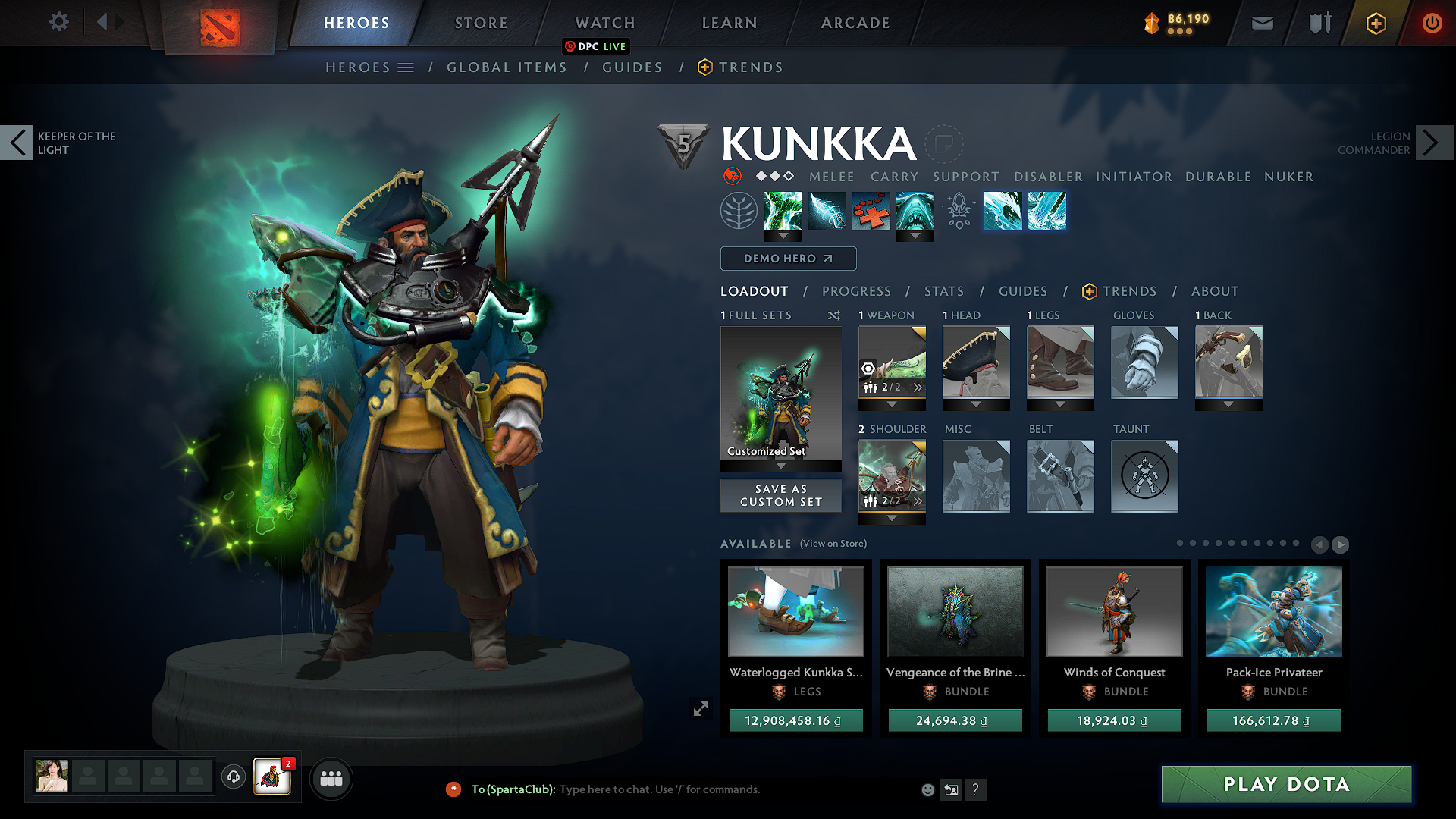Click the settings gear icon
Screen dimensions: 1456x819
click(58, 22)
